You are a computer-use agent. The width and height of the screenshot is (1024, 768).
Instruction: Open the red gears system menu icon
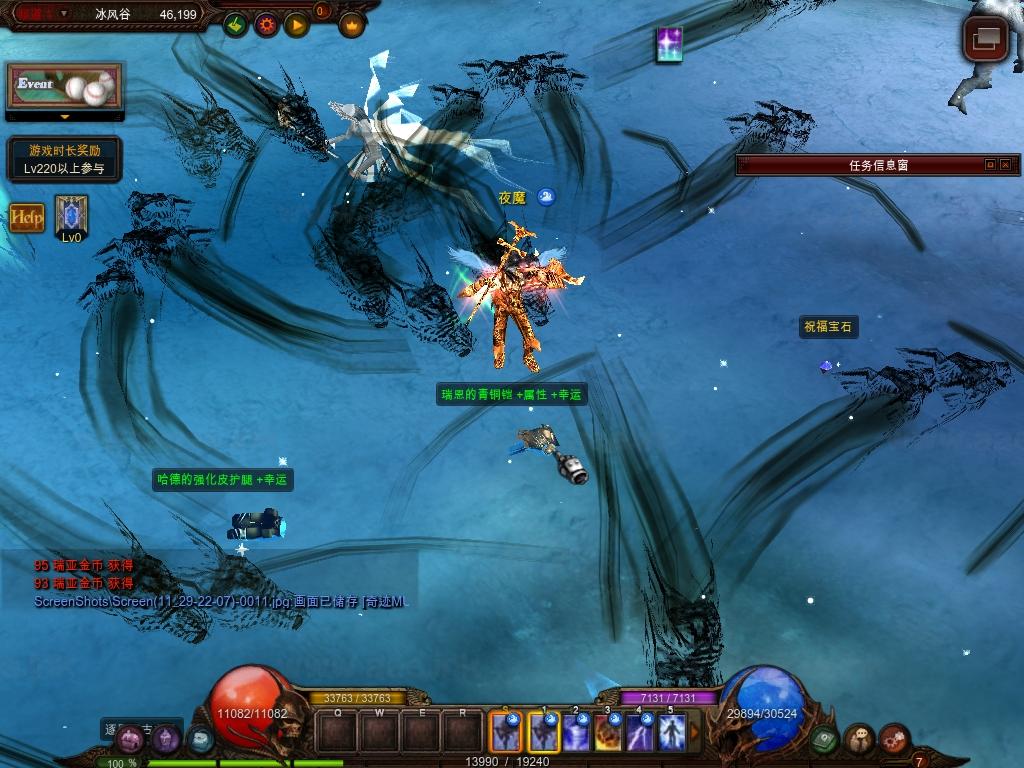point(894,740)
